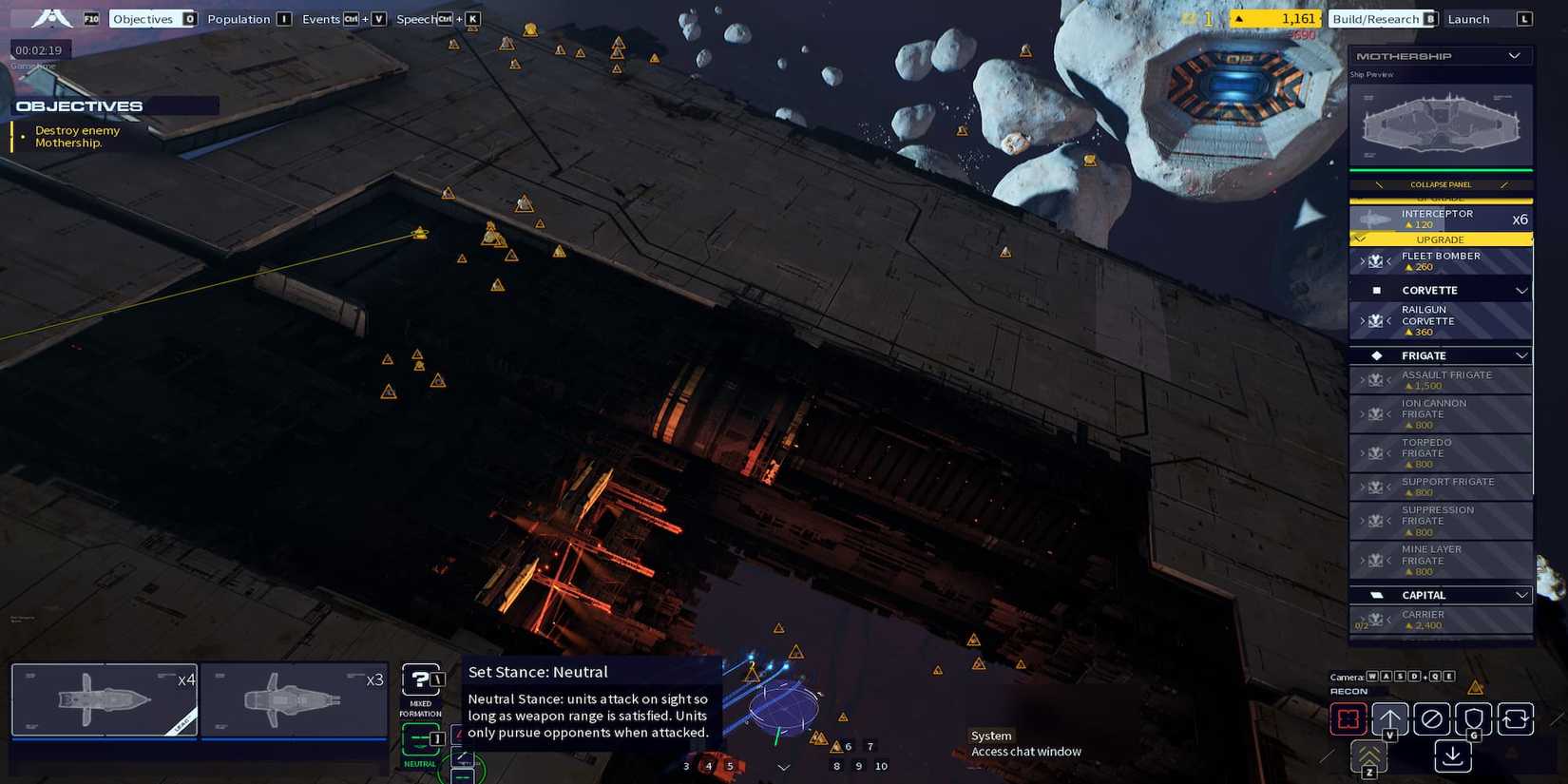Engage the Z boost chevrons icon

(1368, 756)
